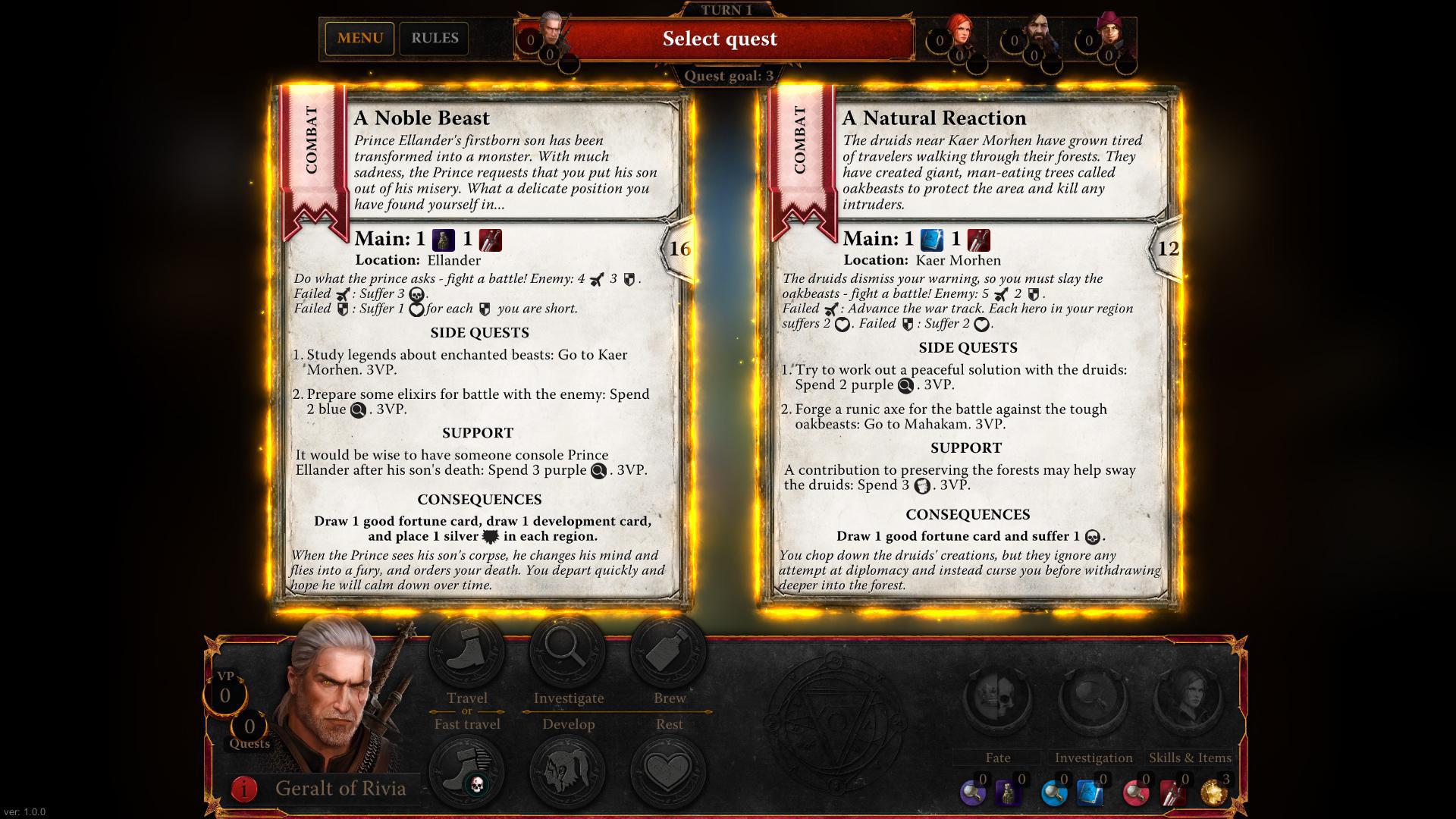The height and width of the screenshot is (819, 1456).
Task: Expand the Fate section
Action: tap(997, 757)
